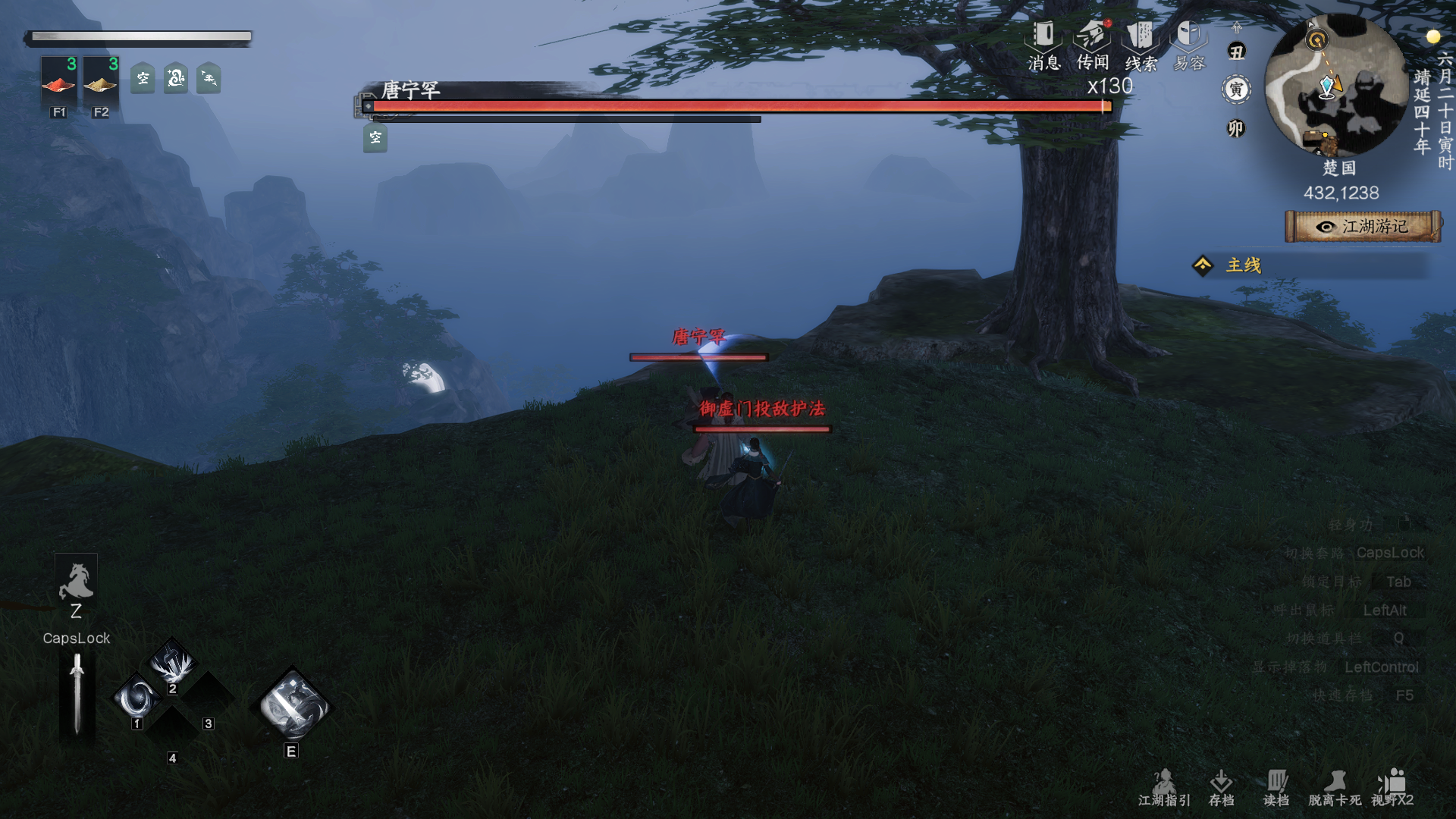The height and width of the screenshot is (819, 1456).
Task: Use the red powder item slot
Action: click(x=58, y=82)
